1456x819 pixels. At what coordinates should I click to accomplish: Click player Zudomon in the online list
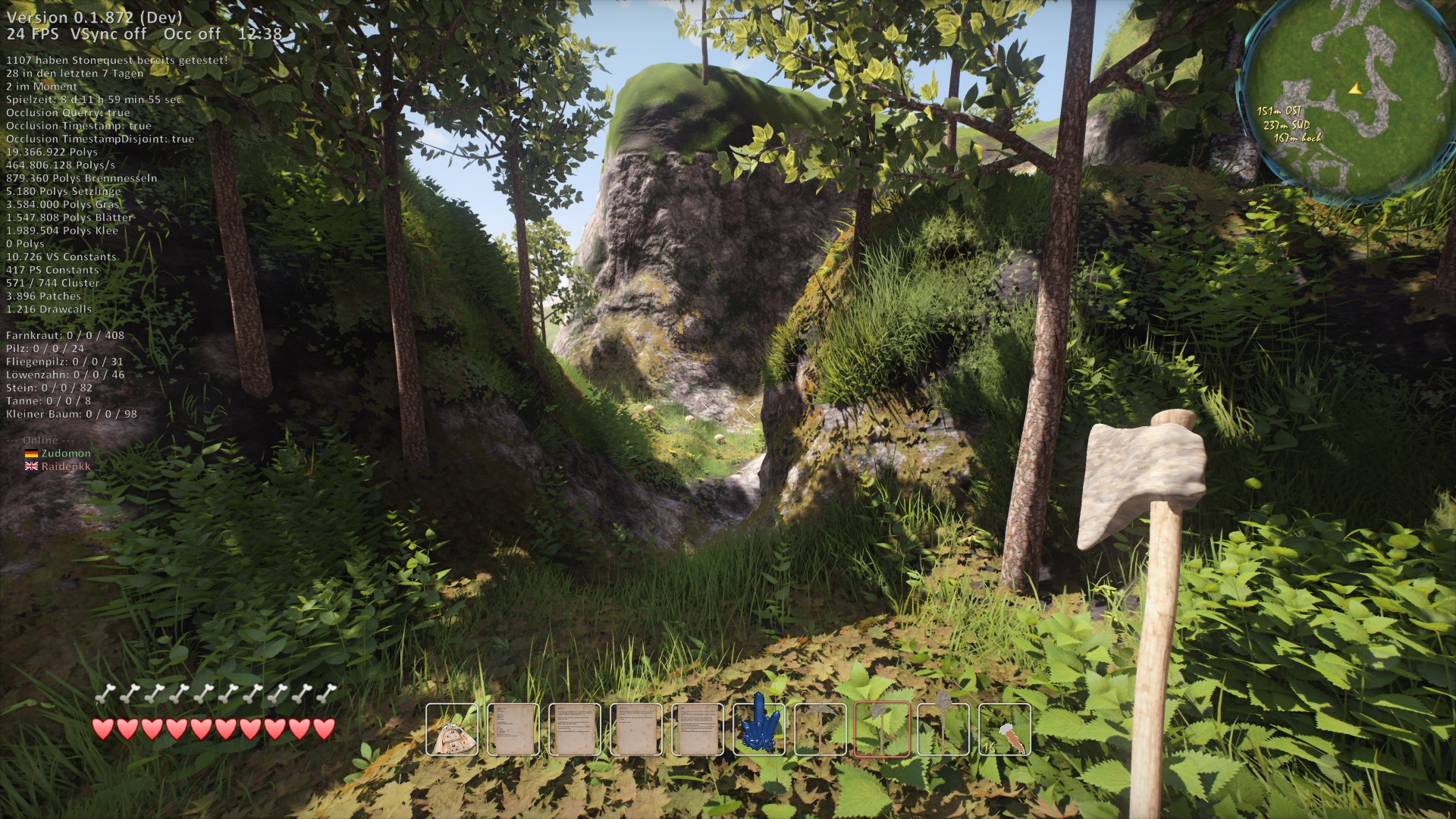pyautogui.click(x=65, y=453)
